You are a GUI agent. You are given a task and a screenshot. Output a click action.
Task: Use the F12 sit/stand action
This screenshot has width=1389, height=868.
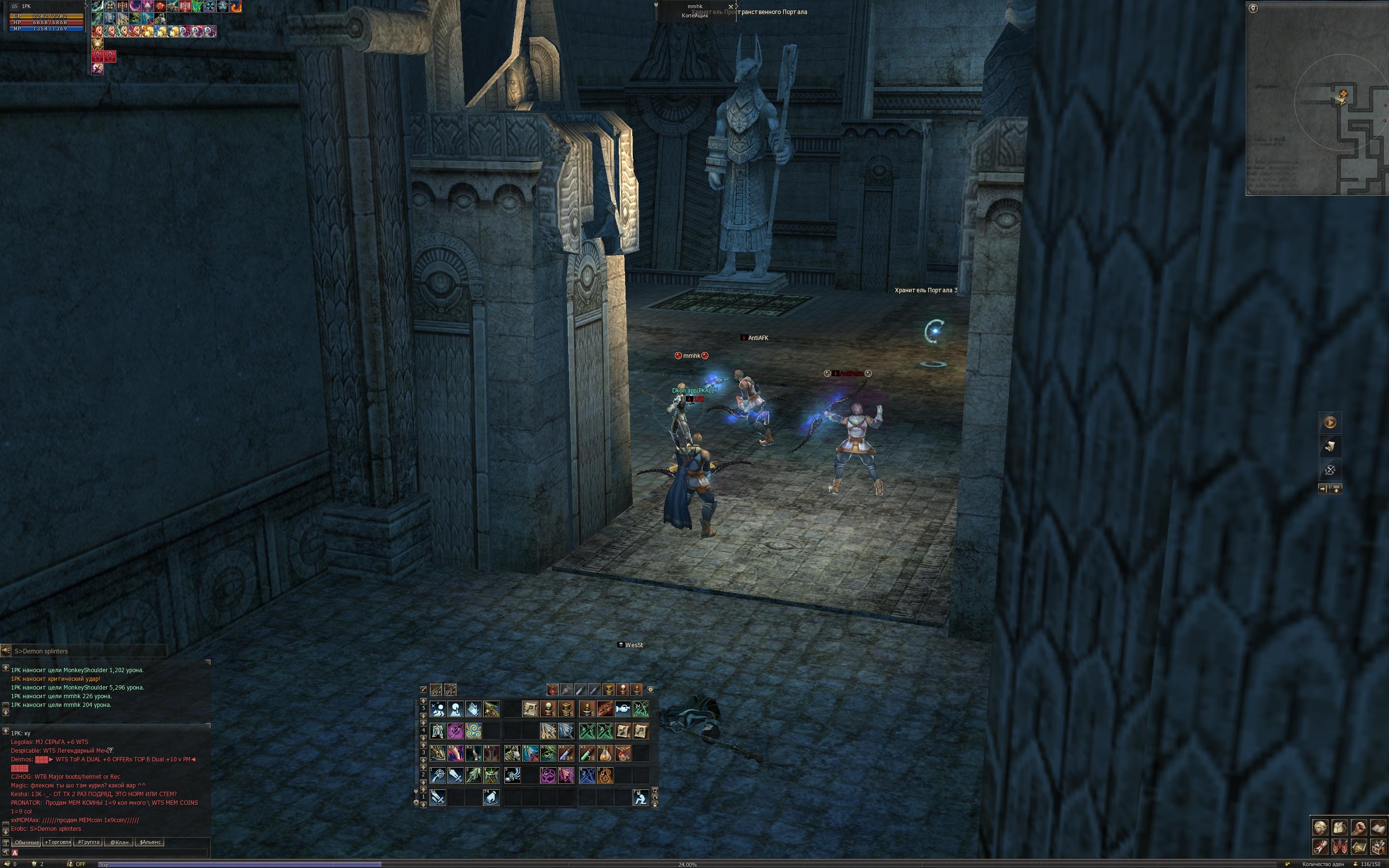click(x=640, y=798)
